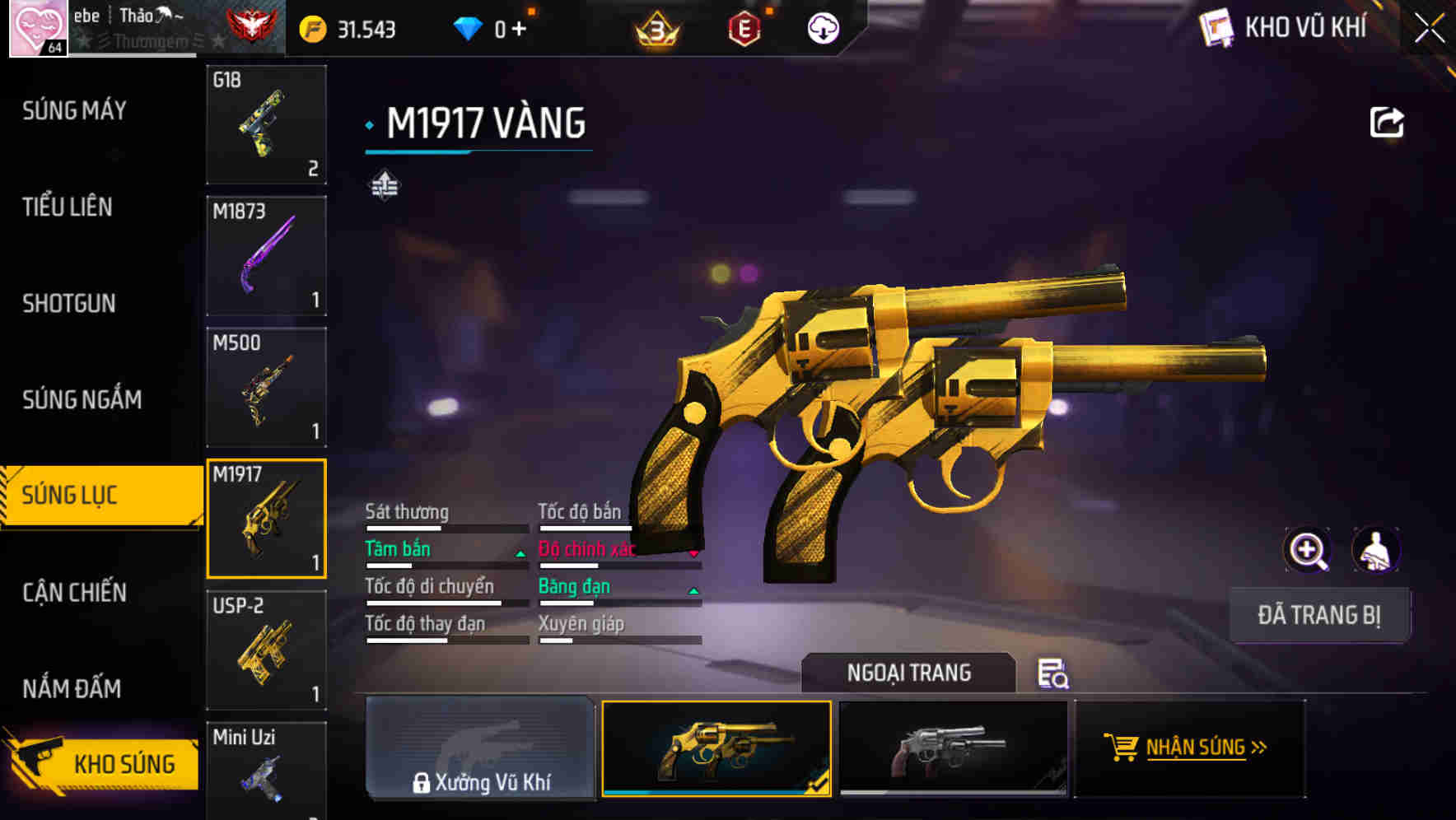Image resolution: width=1456 pixels, height=820 pixels.
Task: Switch to the NGOẠI TRANG tab
Action: 908,673
